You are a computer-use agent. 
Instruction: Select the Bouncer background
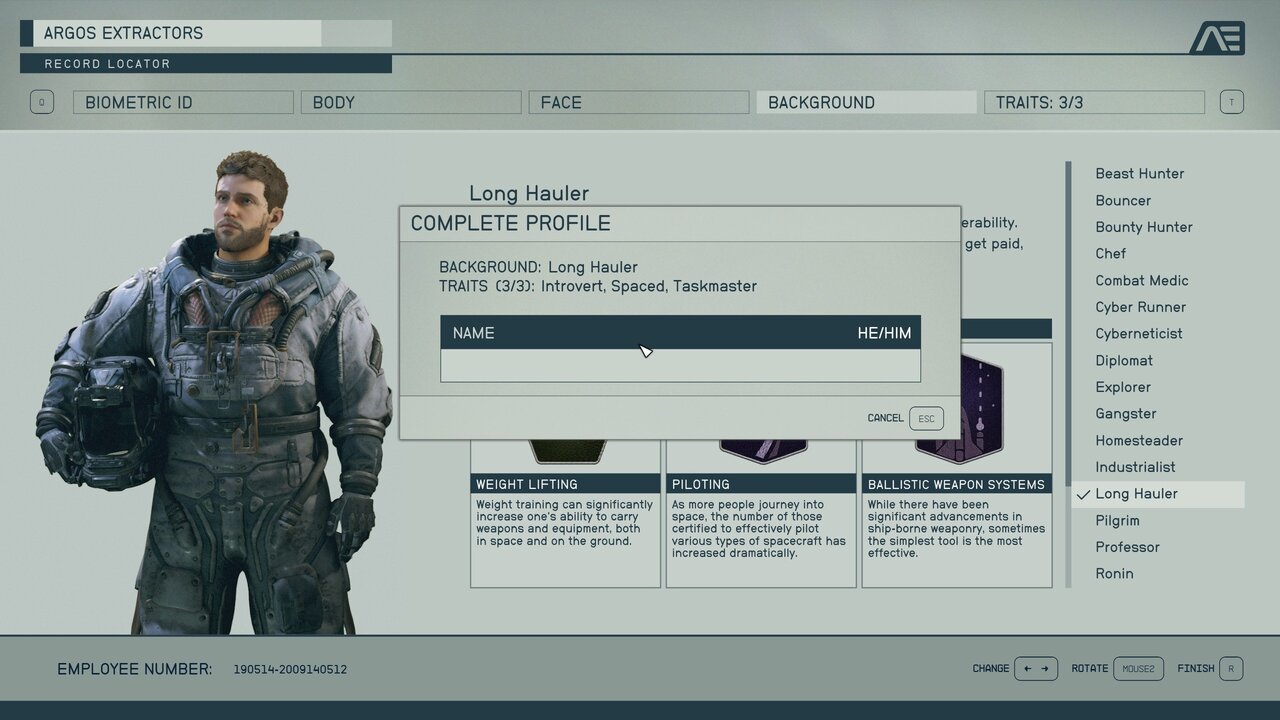[1123, 201]
